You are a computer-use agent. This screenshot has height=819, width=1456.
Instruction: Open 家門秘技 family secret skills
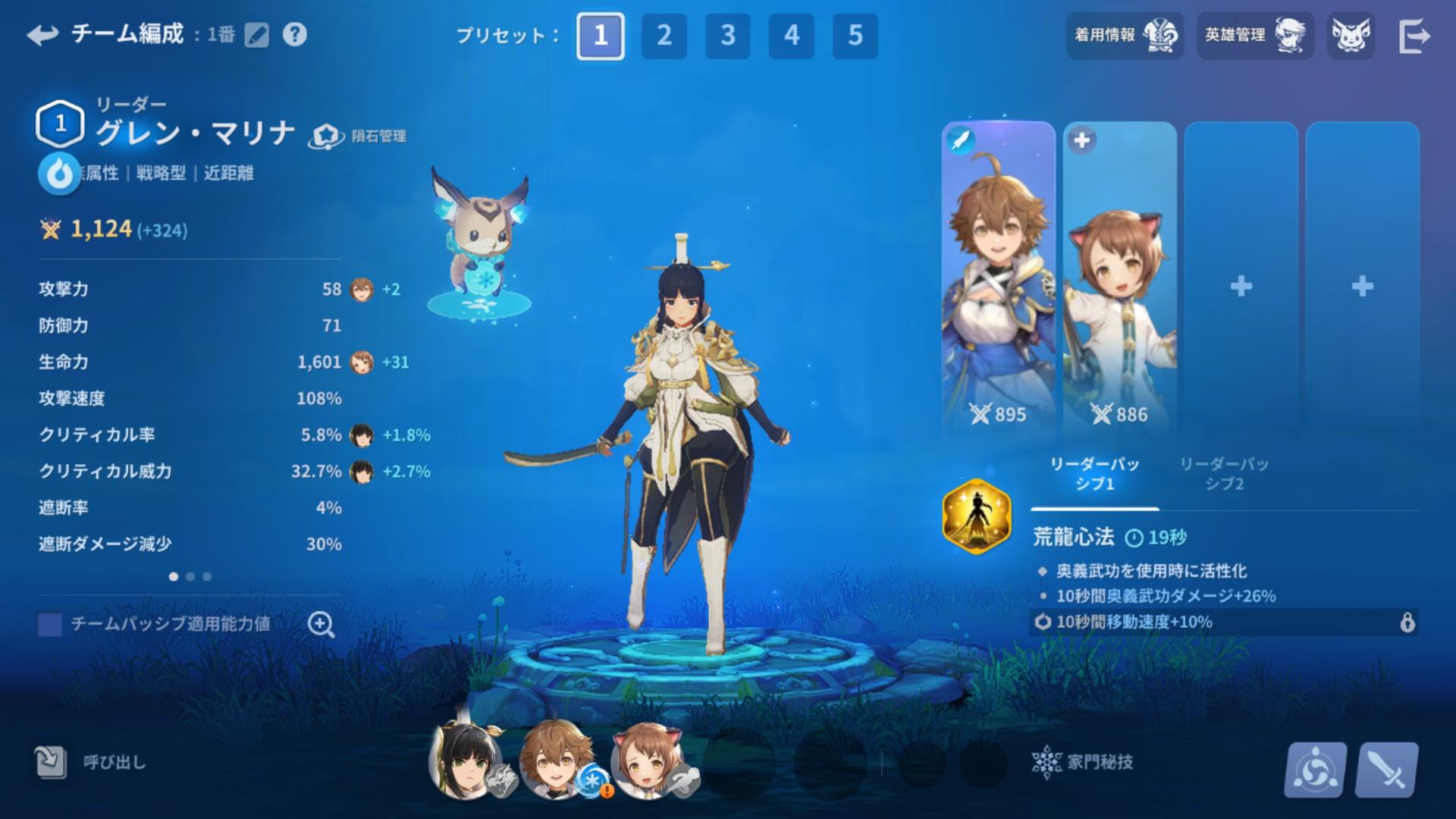(x=1083, y=762)
